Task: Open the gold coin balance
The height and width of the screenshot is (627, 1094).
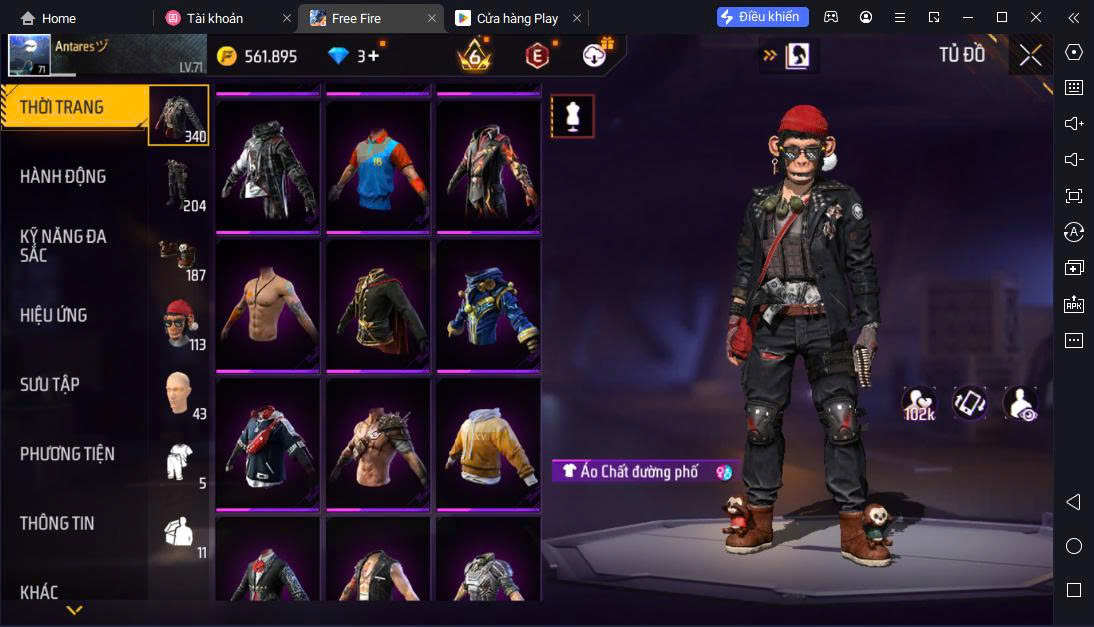Action: [x=258, y=56]
